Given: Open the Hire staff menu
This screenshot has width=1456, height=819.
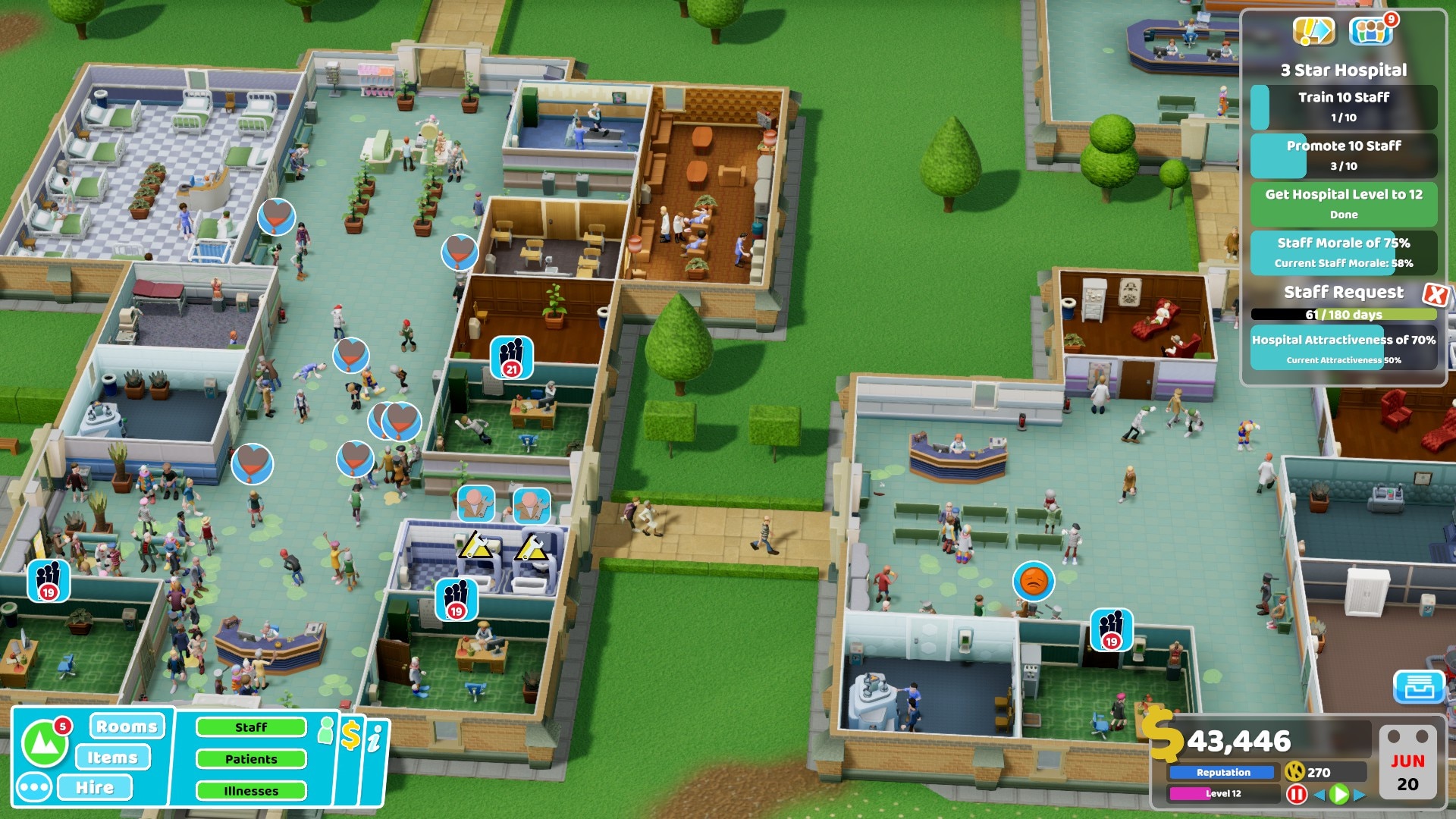Looking at the screenshot, I should point(95,787).
